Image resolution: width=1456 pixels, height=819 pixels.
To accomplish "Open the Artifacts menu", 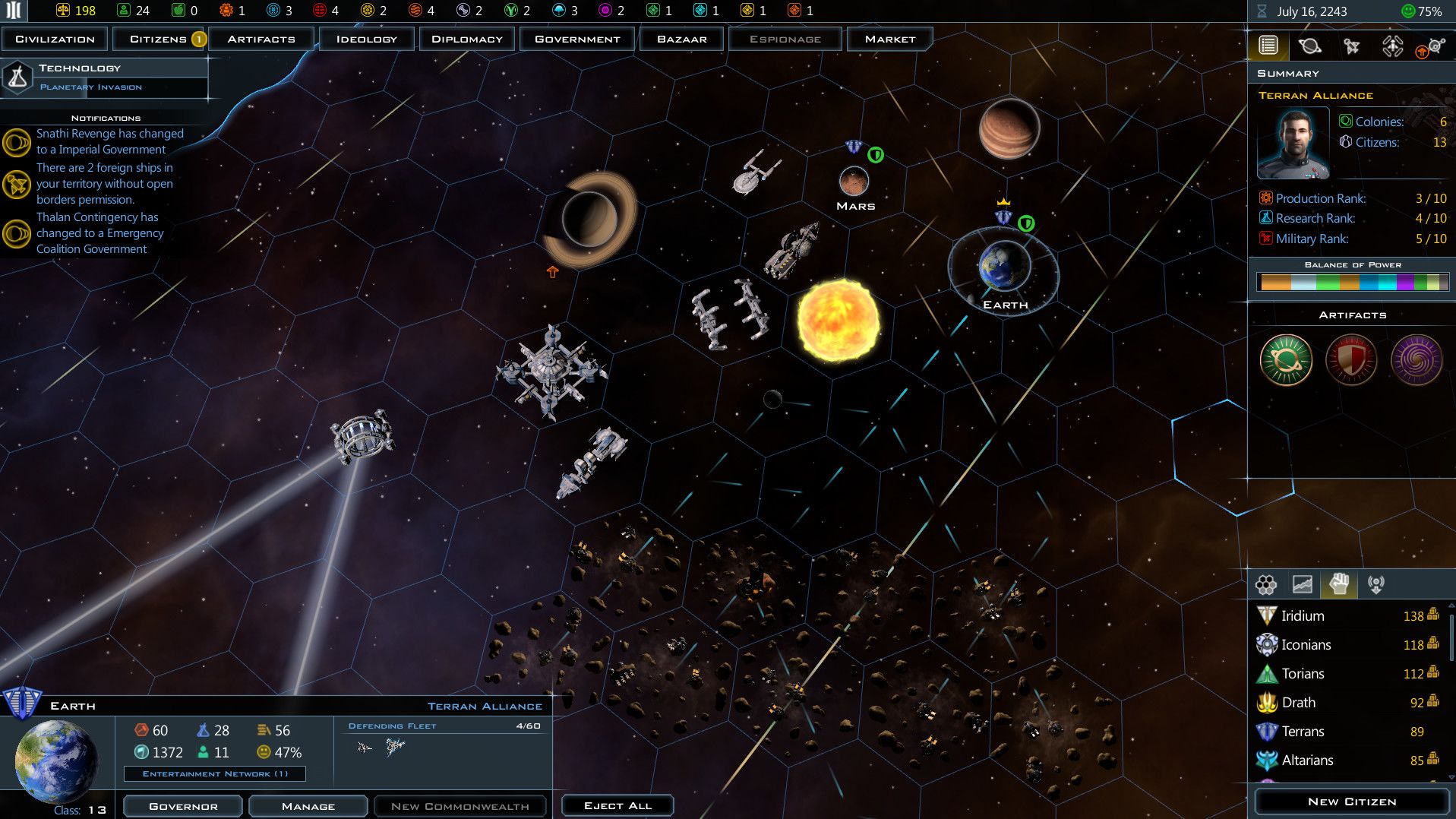I will click(261, 39).
